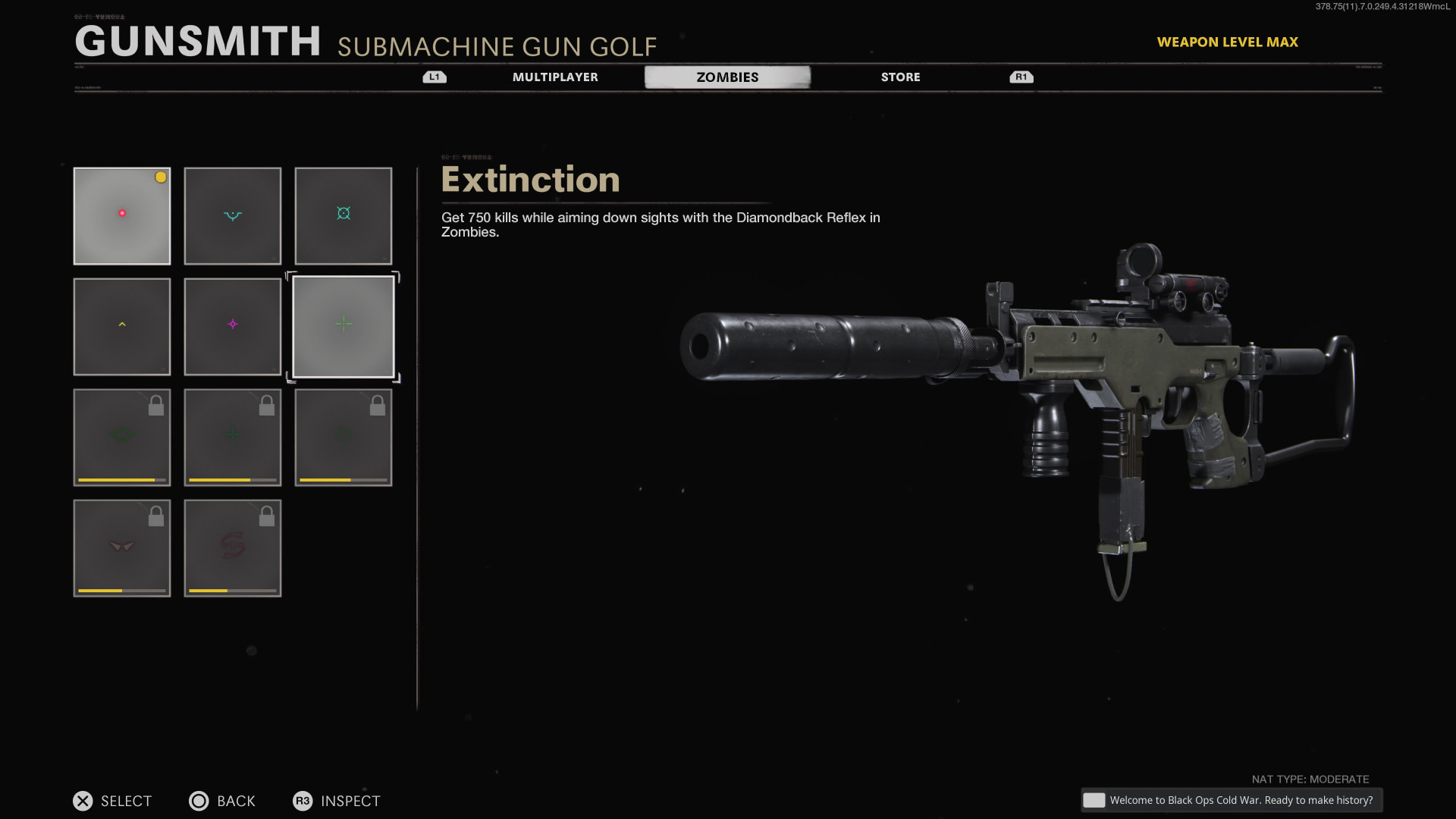Select the magenta diamond crosshair reticle
1456x819 pixels.
(233, 327)
